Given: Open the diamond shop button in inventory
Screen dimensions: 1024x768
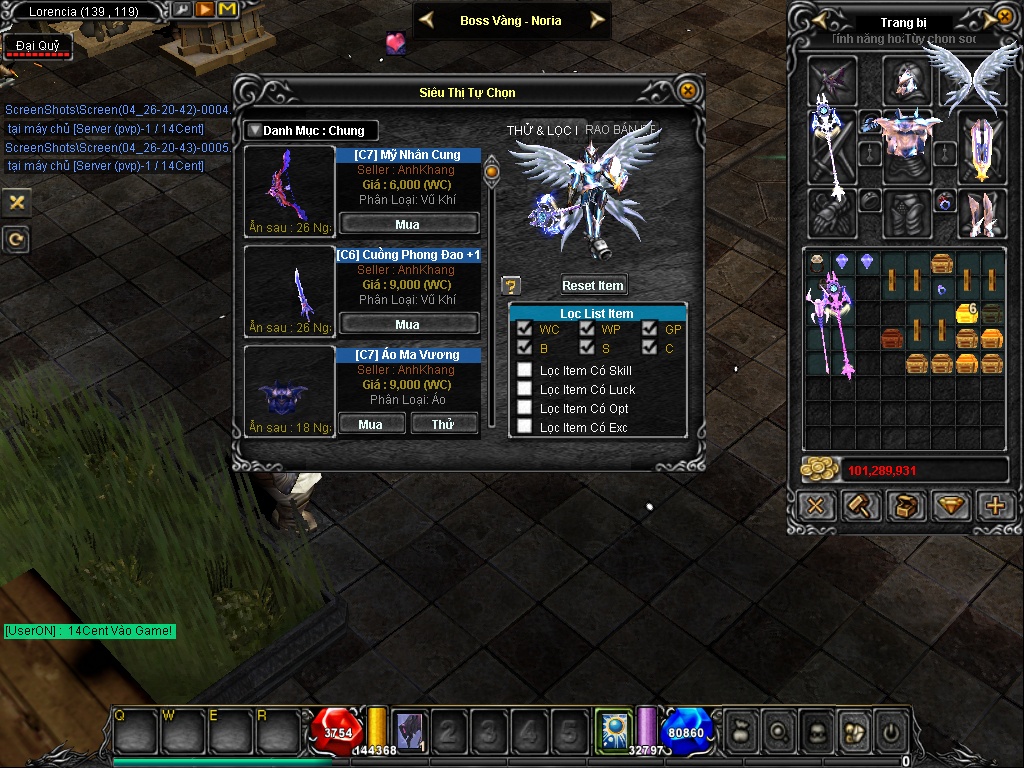Looking at the screenshot, I should (951, 506).
